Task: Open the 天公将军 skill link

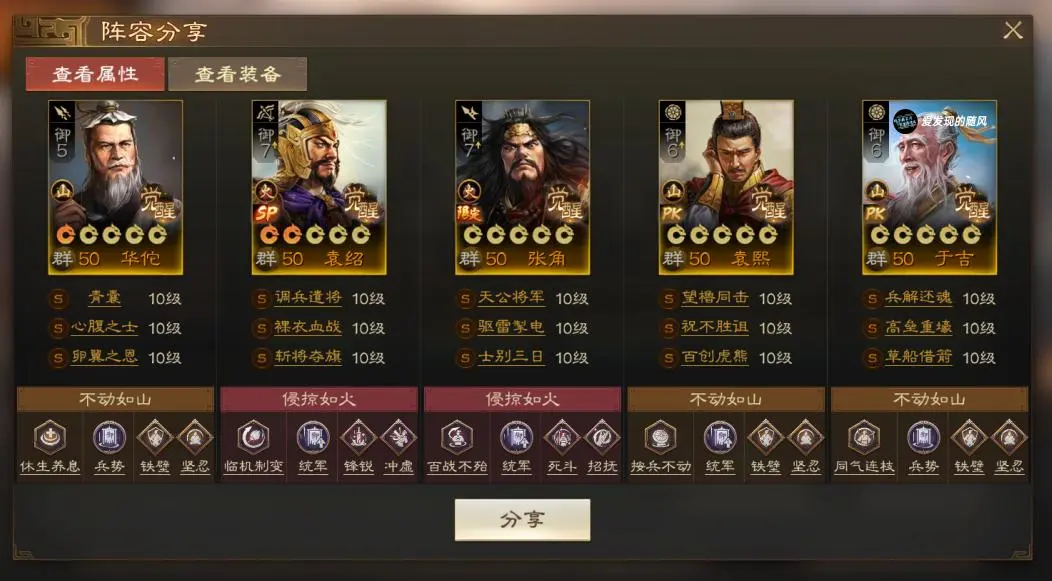Action: (x=510, y=298)
